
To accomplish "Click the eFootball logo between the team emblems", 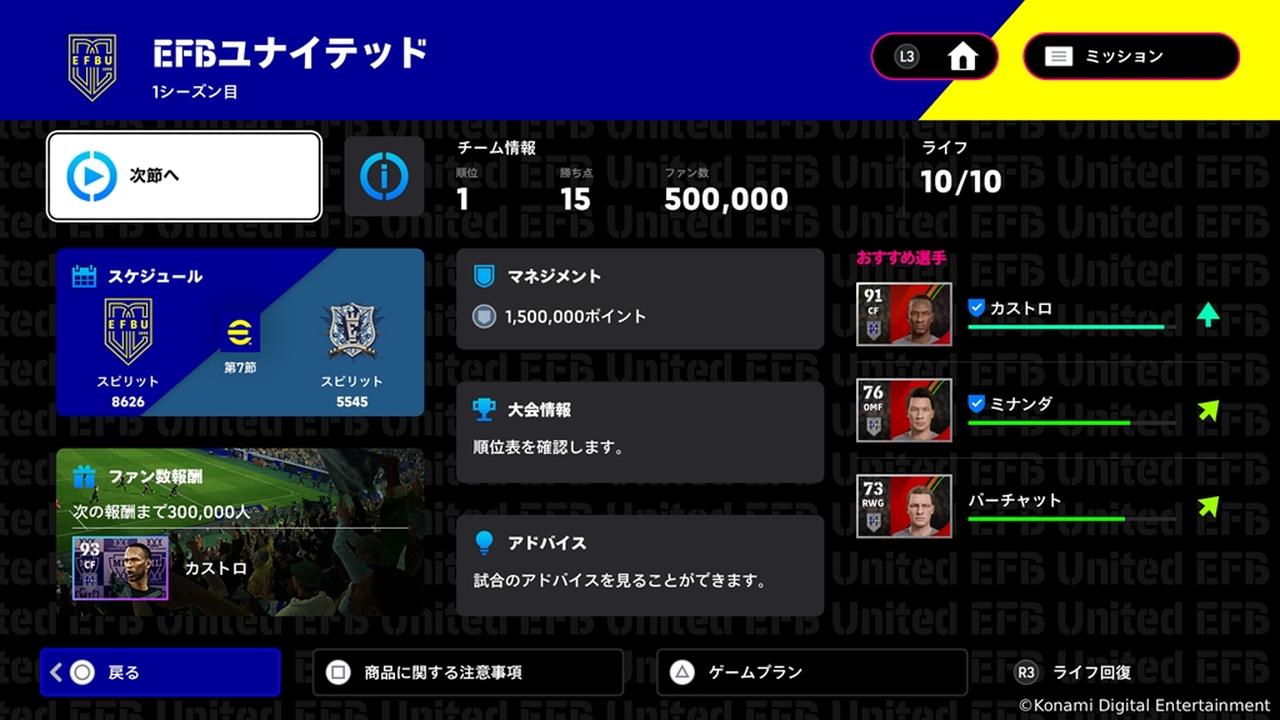I will 239,330.
